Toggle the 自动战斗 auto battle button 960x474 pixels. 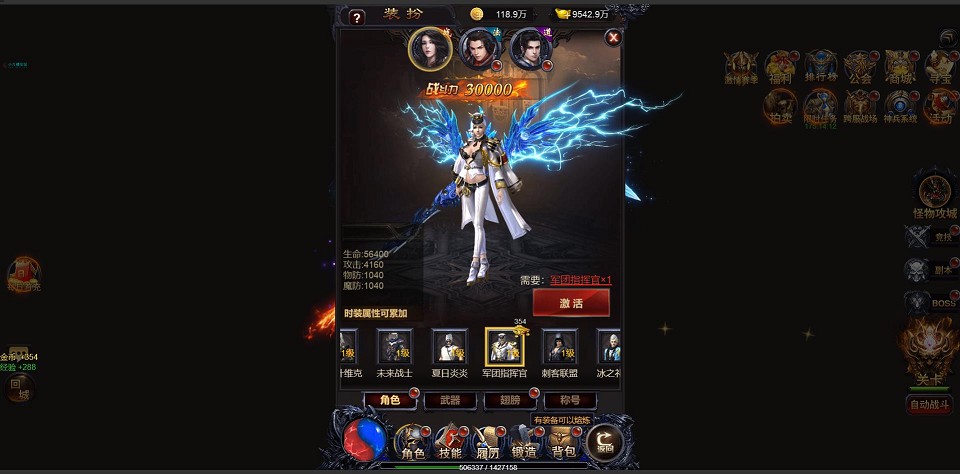pyautogui.click(x=928, y=405)
